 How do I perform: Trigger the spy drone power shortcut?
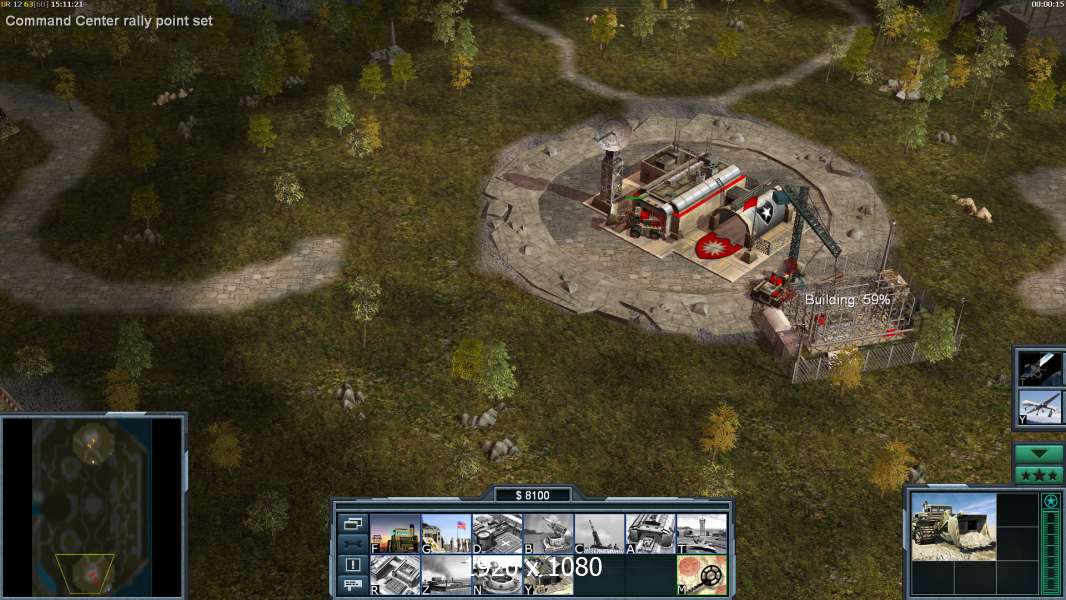pyautogui.click(x=1040, y=407)
